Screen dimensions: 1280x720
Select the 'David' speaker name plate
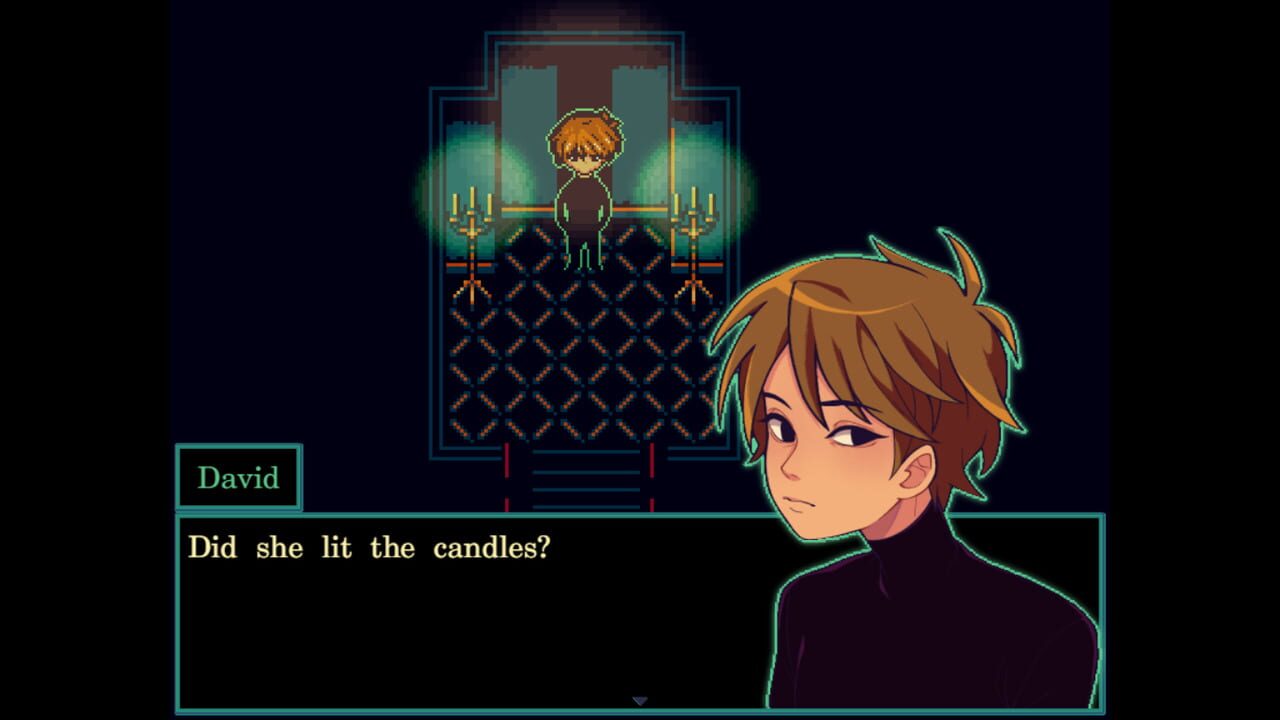pos(238,478)
